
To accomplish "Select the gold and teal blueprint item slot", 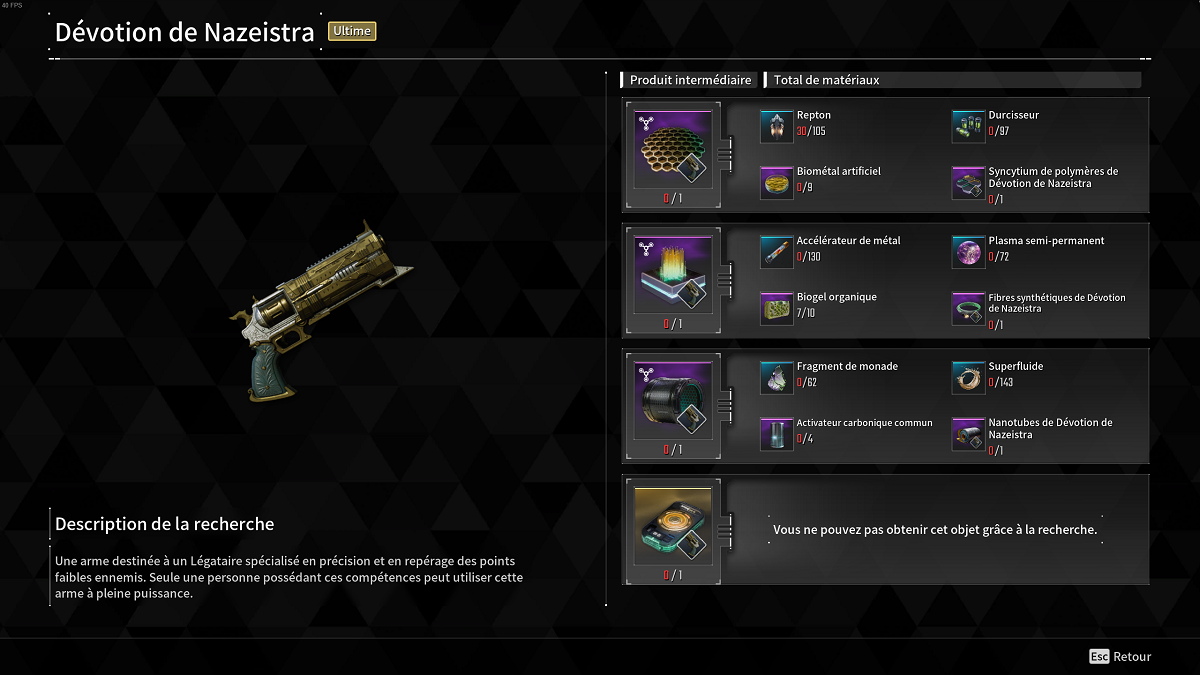I will (673, 524).
